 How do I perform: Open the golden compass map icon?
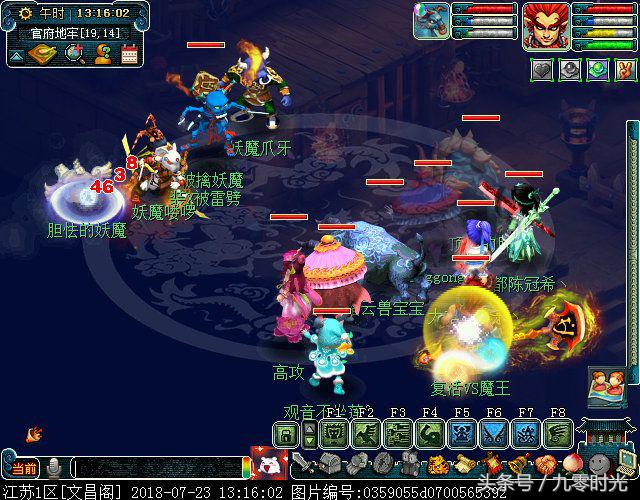[x=42, y=54]
